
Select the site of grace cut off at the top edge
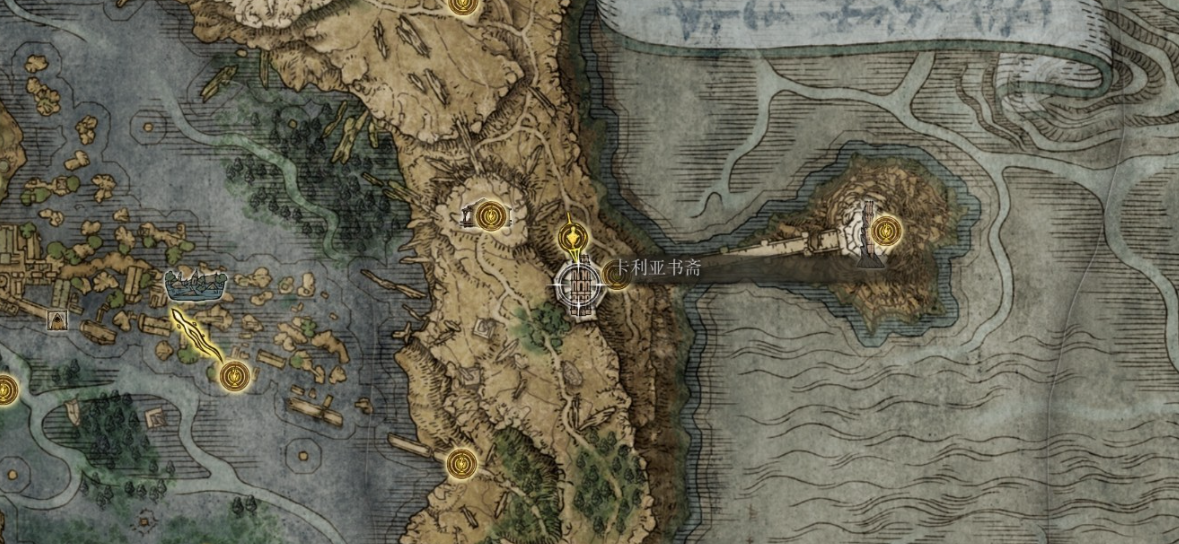coord(460,5)
